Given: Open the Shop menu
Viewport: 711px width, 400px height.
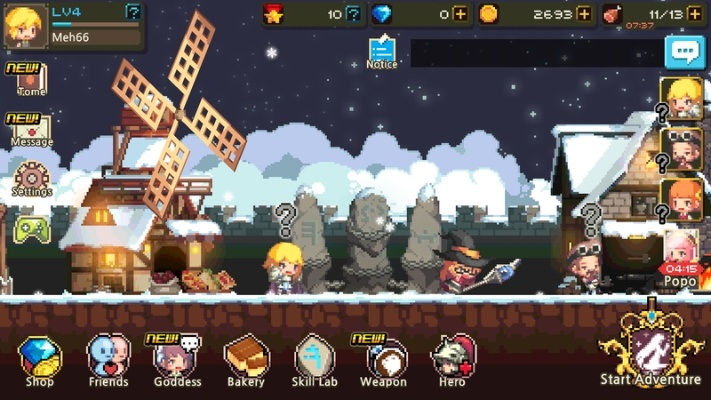Looking at the screenshot, I should click(40, 359).
